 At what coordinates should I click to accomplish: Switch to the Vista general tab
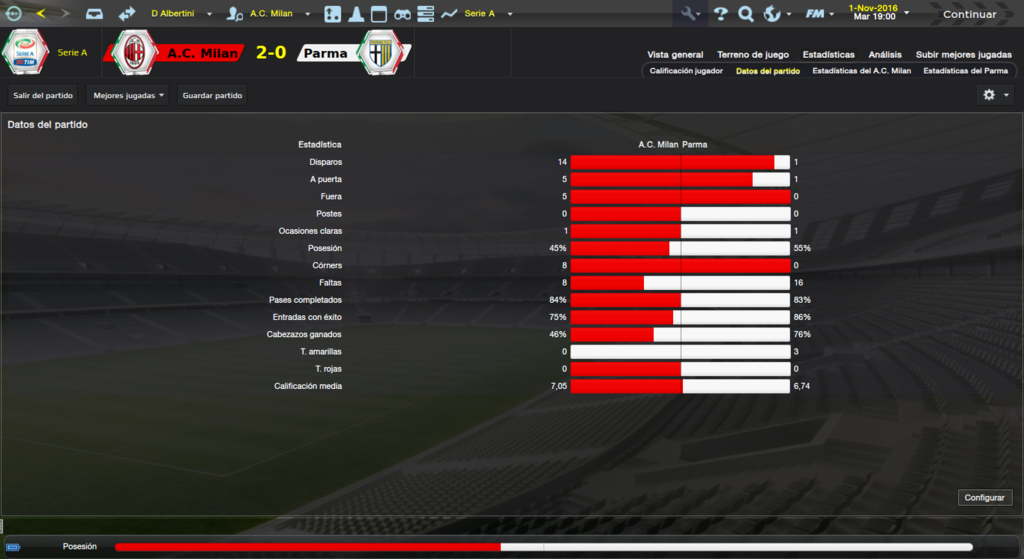click(x=675, y=55)
